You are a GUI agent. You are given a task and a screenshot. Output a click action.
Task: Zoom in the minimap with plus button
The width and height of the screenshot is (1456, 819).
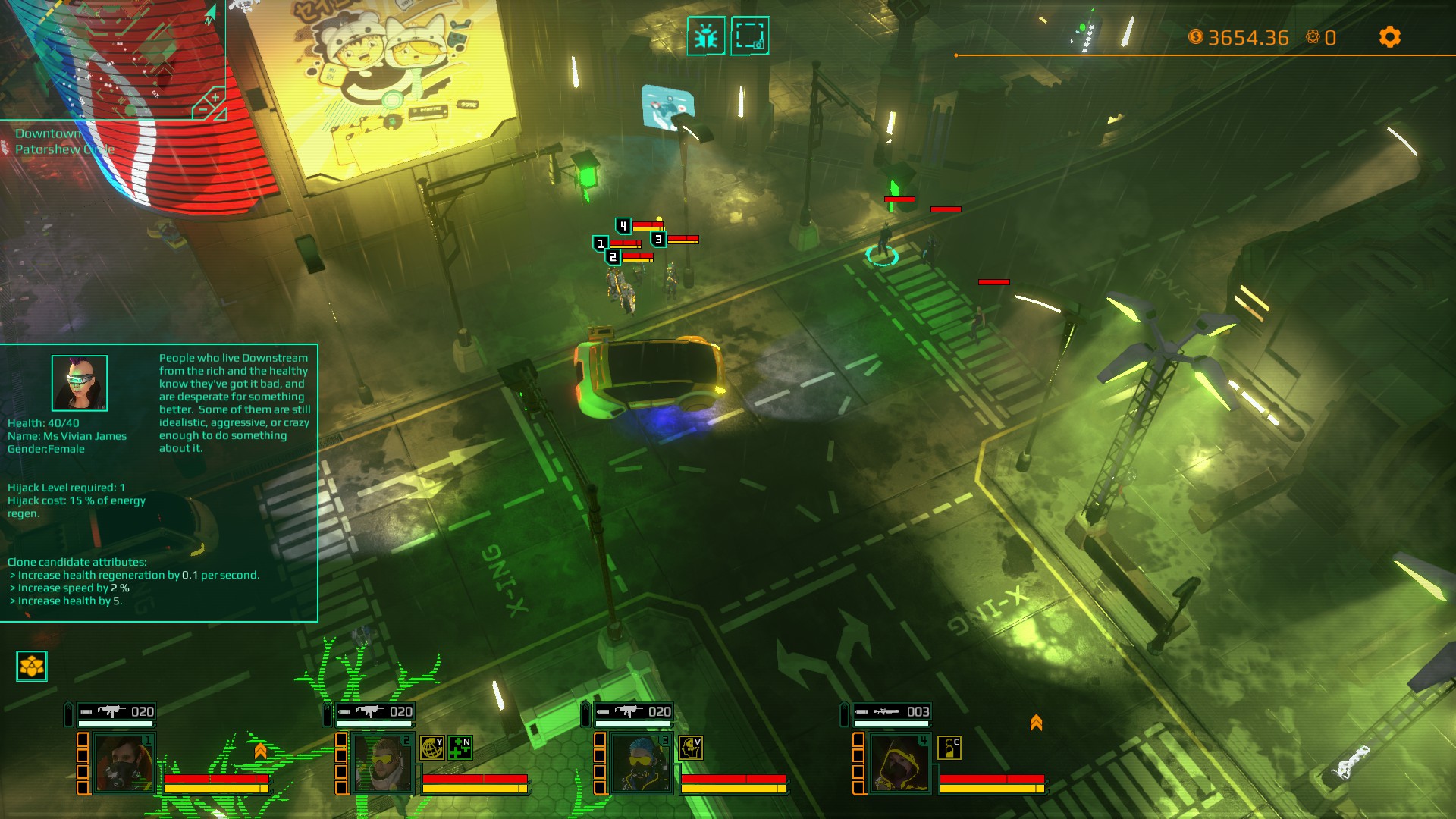pyautogui.click(x=215, y=97)
